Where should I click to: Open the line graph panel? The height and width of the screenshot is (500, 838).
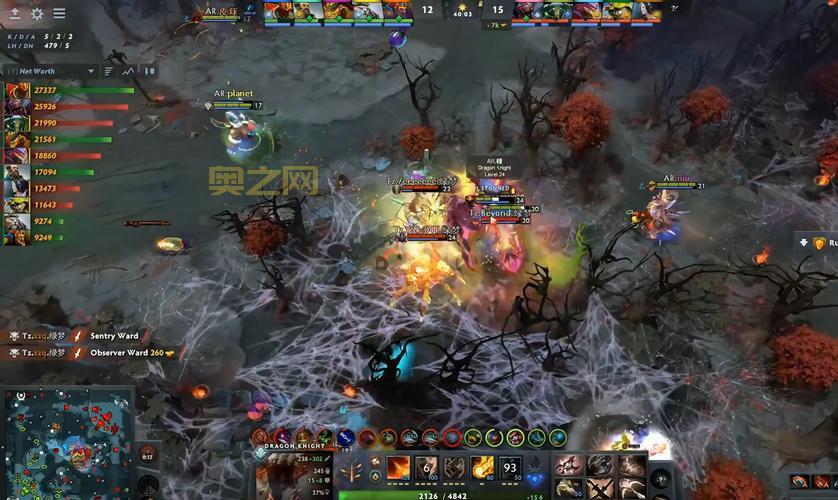pyautogui.click(x=128, y=71)
